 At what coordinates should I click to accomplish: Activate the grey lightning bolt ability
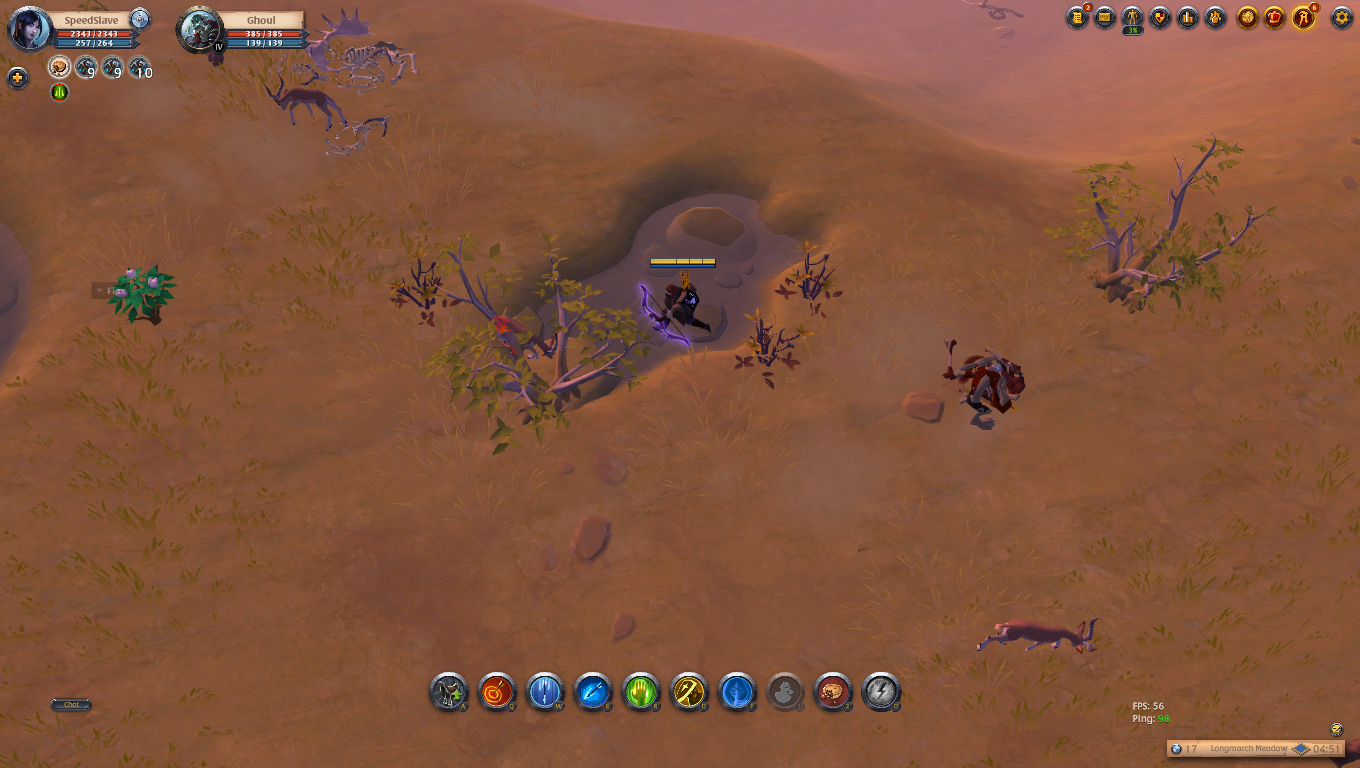click(881, 691)
